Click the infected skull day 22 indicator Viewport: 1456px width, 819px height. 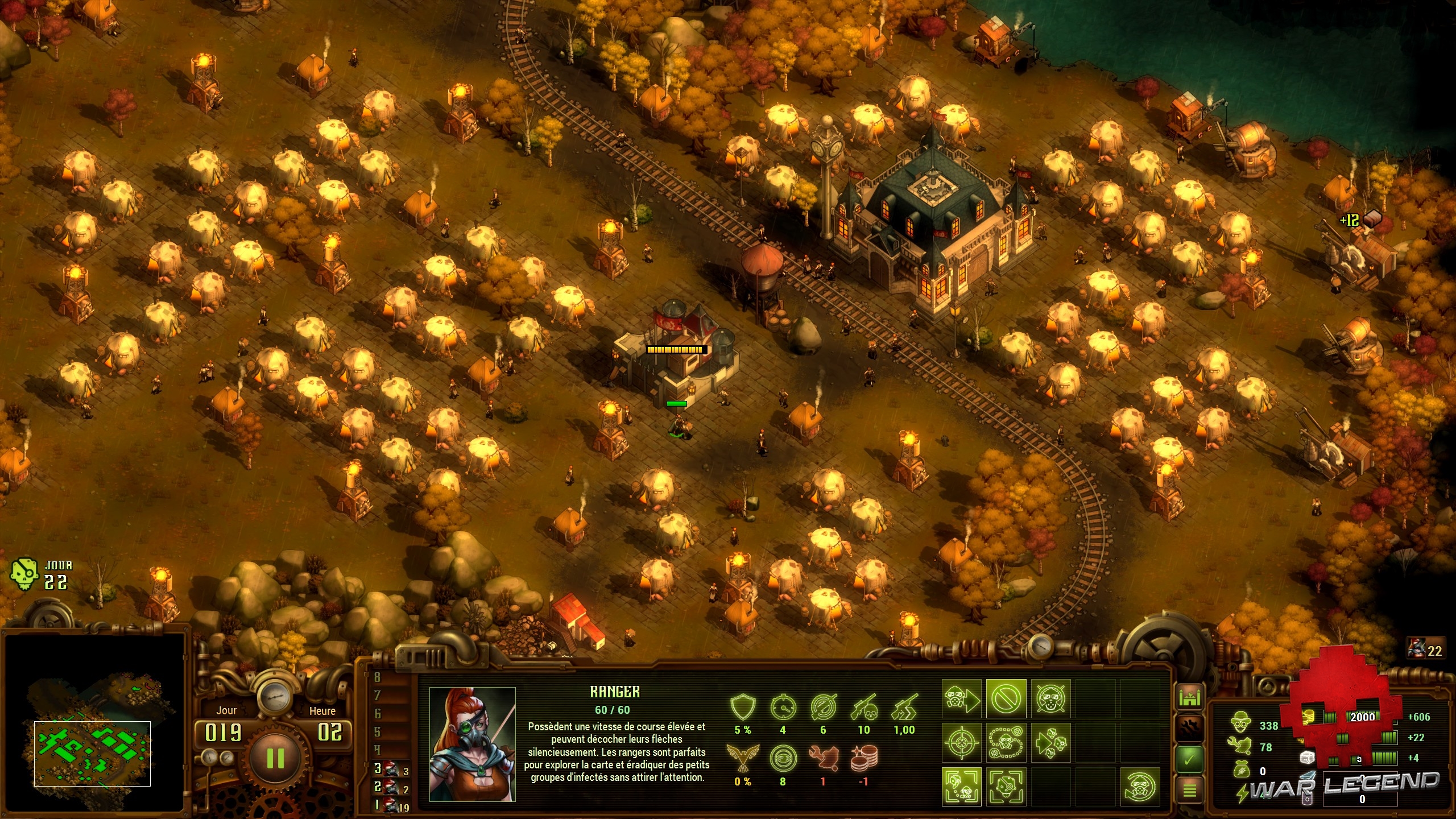(24, 574)
